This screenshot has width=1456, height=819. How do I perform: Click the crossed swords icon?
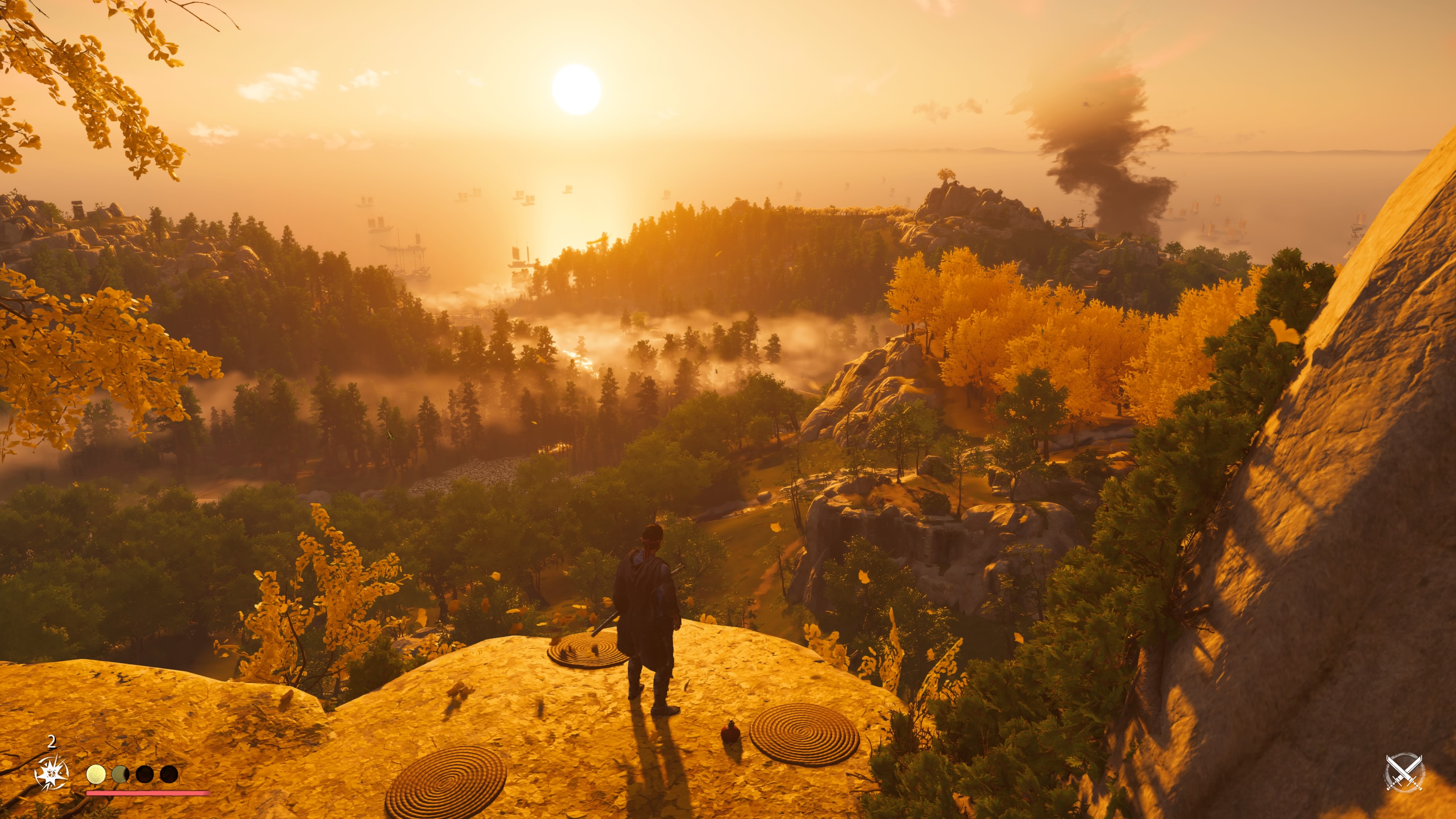click(x=1404, y=772)
